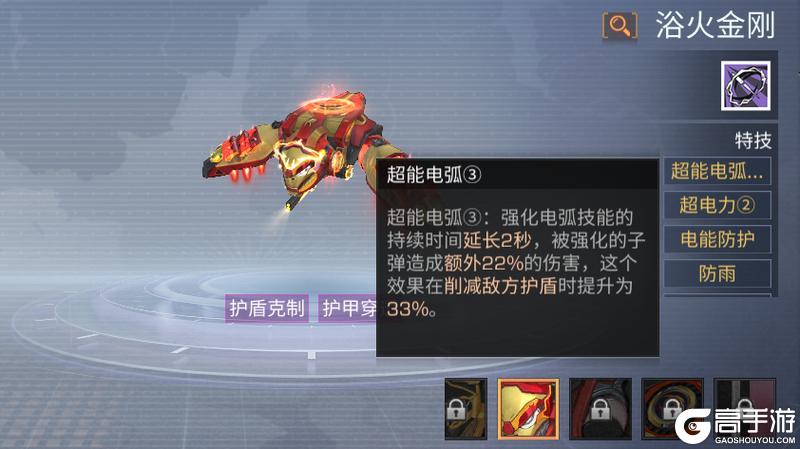Image resolution: width=800 pixels, height=449 pixels.
Task: Open the 电能防护 trait description
Action: 717,240
